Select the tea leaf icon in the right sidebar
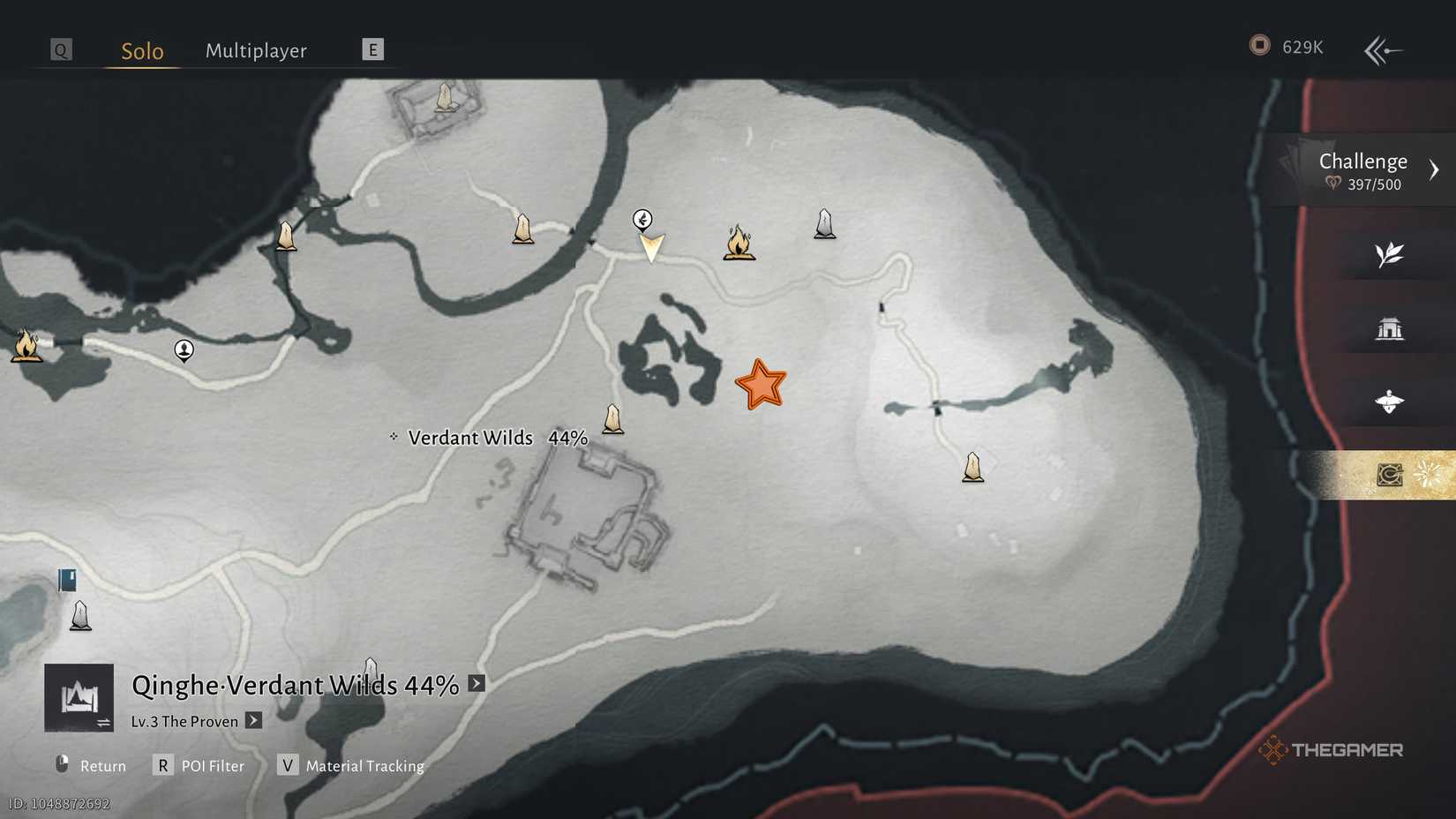Screen dimensions: 1456x819 pos(1390,254)
